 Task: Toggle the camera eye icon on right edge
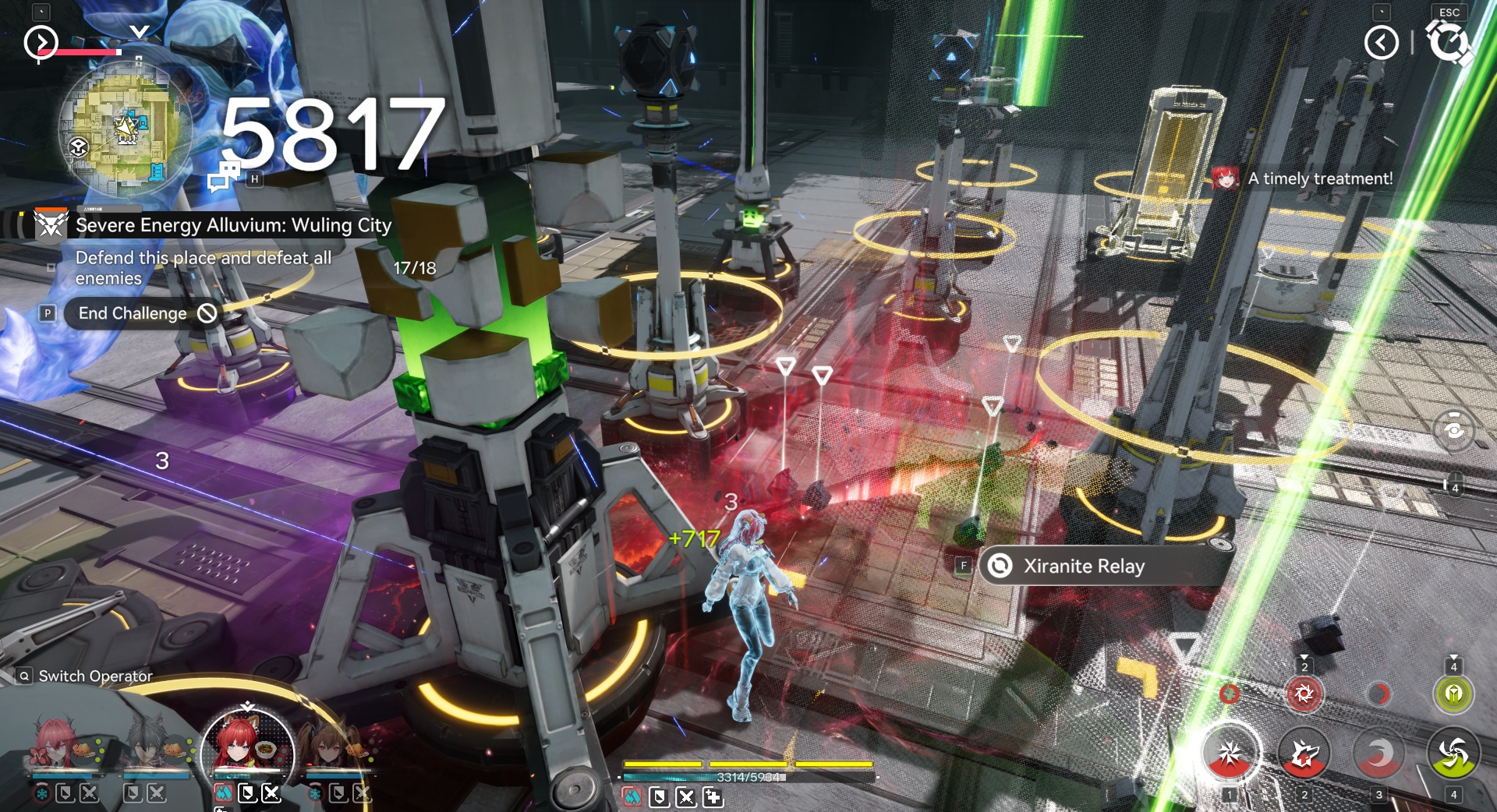click(1453, 429)
